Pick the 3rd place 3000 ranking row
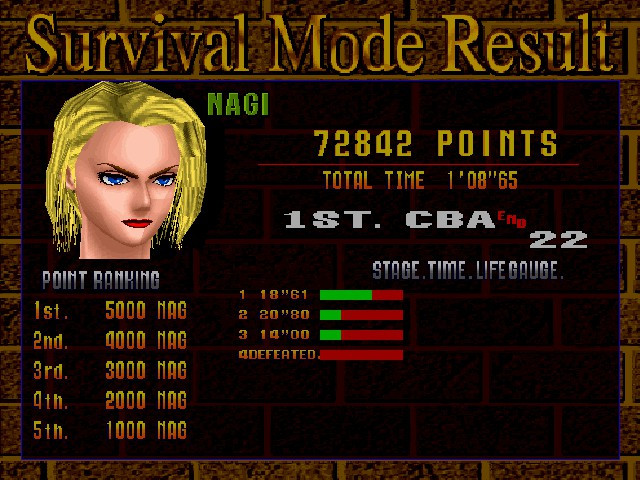The height and width of the screenshot is (480, 640). tap(110, 370)
